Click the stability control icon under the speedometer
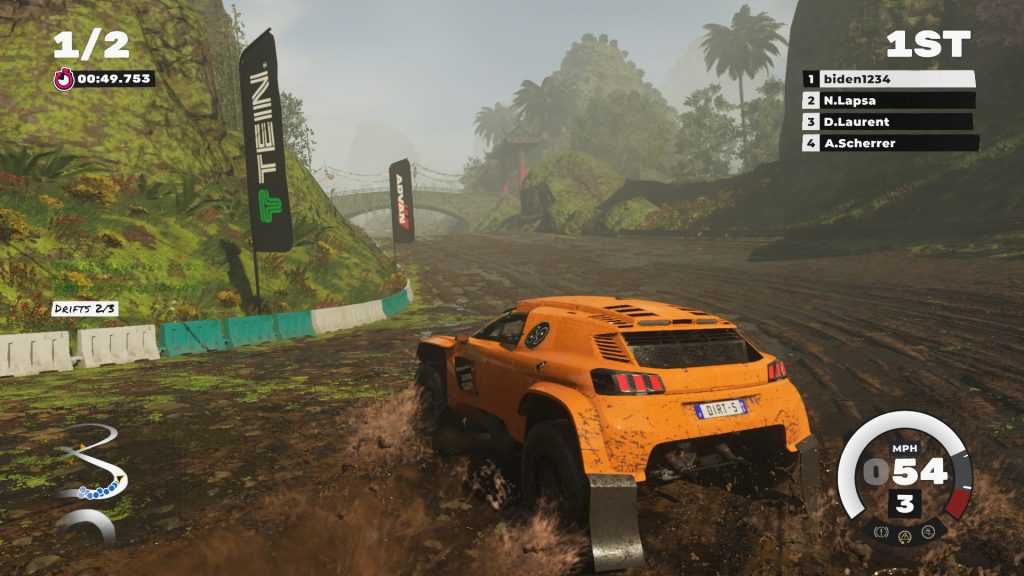 pyautogui.click(x=929, y=532)
